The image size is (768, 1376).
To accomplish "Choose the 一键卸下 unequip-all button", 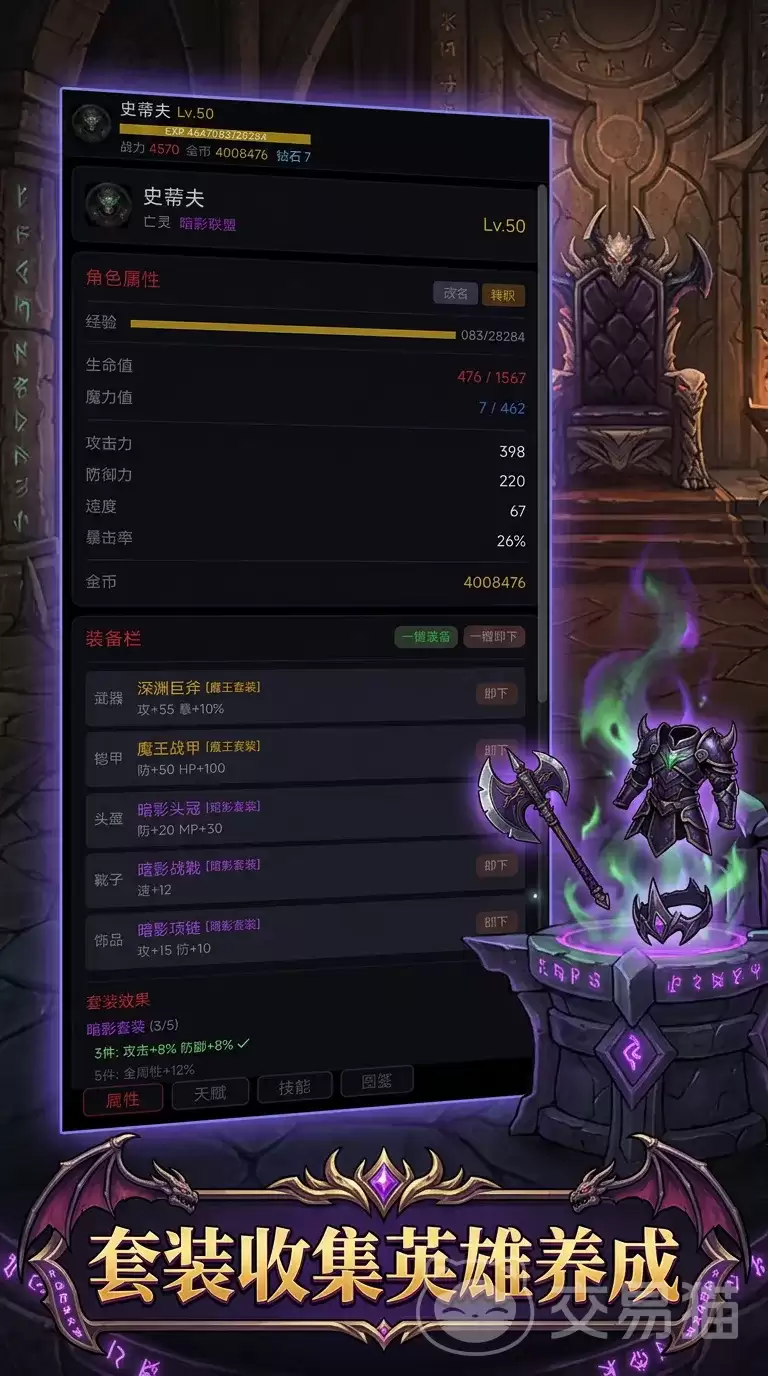I will [494, 637].
